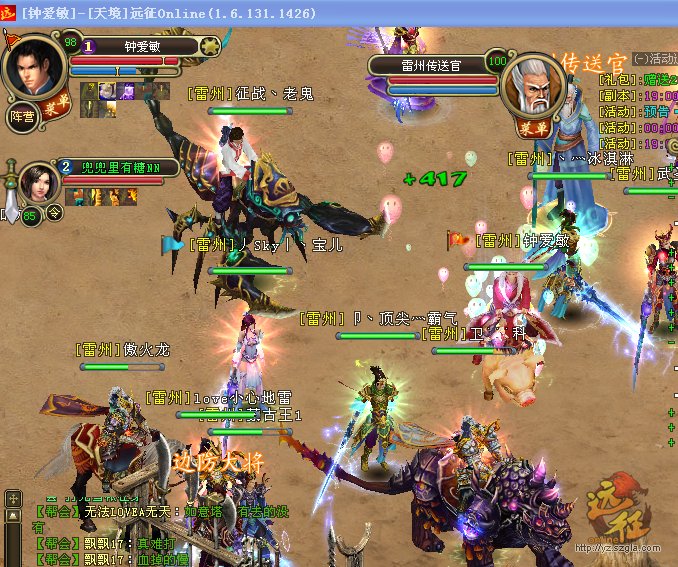This screenshot has height=567, width=678.
Task: Click the 帮会 guild message from 无法LOVEA无天
Action: (130, 511)
